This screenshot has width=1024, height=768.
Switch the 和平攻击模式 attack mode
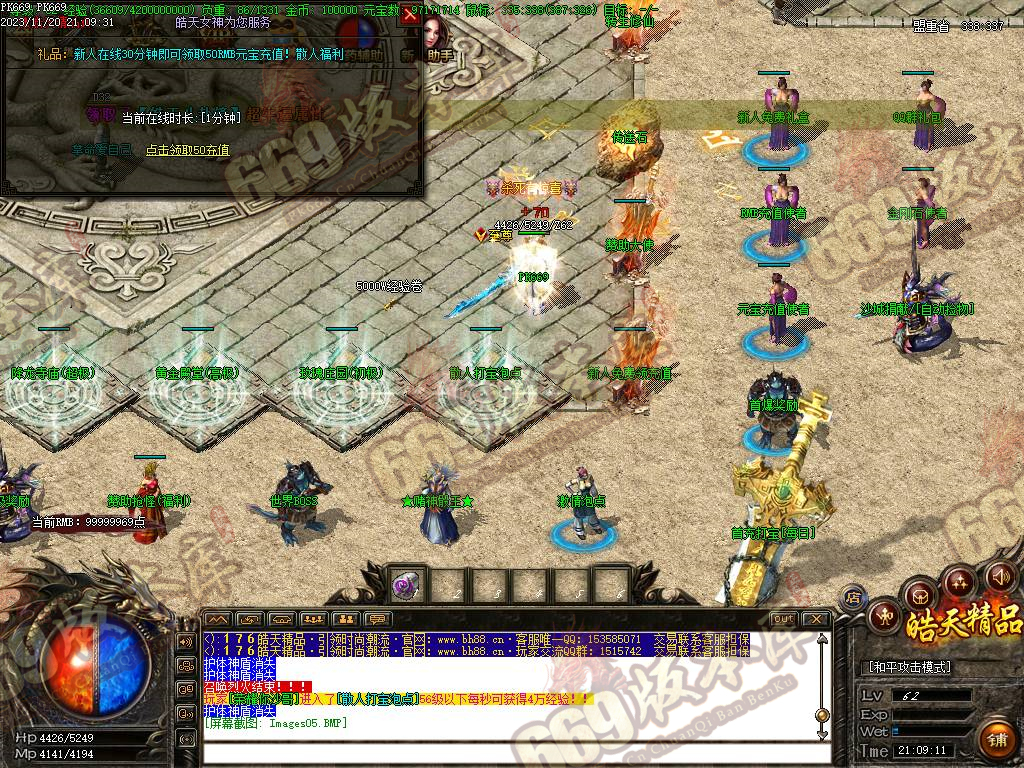pyautogui.click(x=907, y=667)
